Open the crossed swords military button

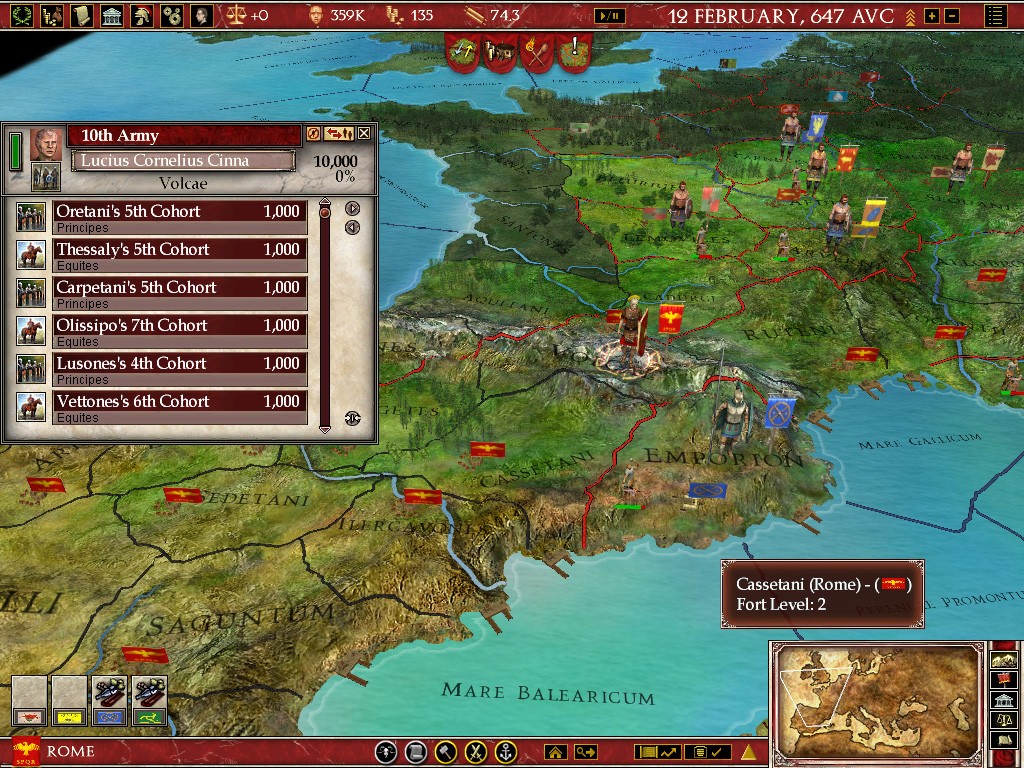tap(477, 752)
